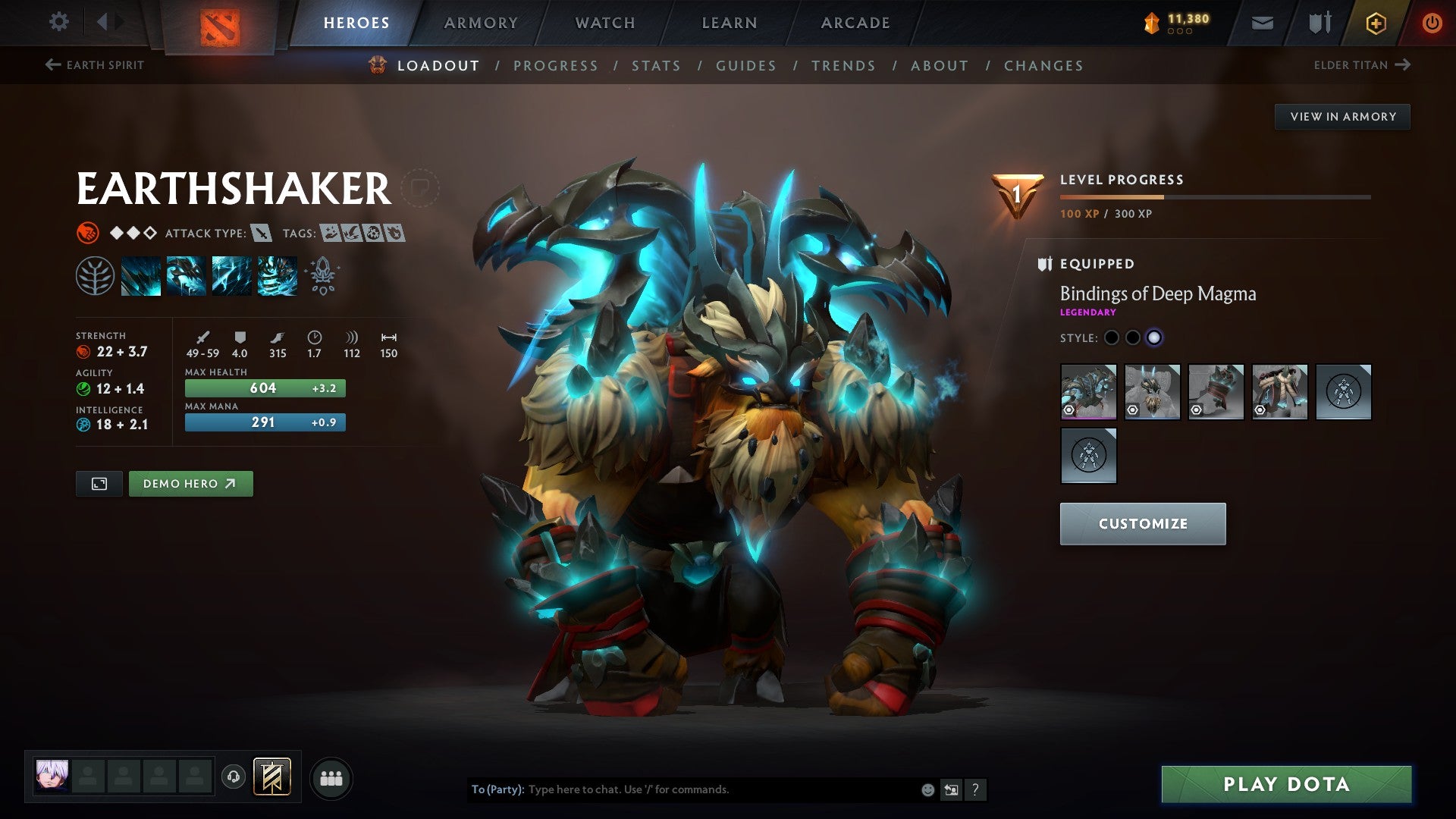This screenshot has height=819, width=1456.
Task: Click View in Armory
Action: click(x=1342, y=116)
